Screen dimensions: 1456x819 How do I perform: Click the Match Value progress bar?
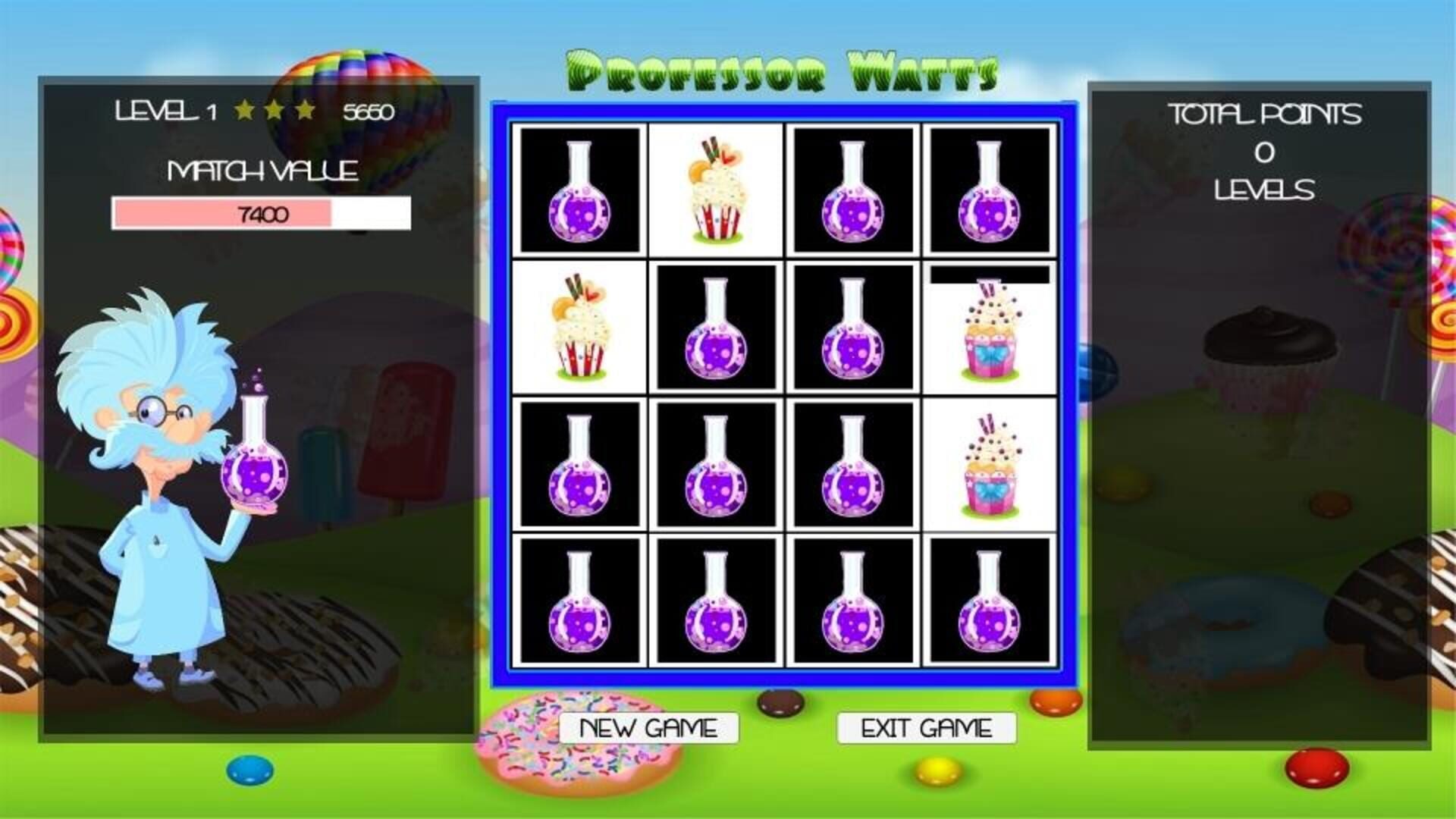[x=262, y=214]
